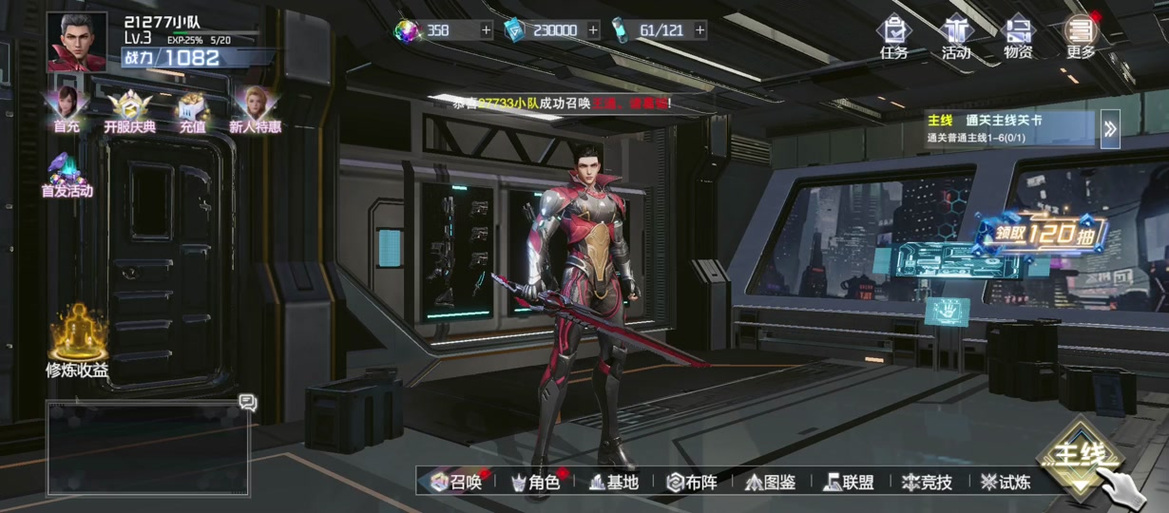
Task: Open the 新人特惠 newcomer deal
Action: coord(255,108)
